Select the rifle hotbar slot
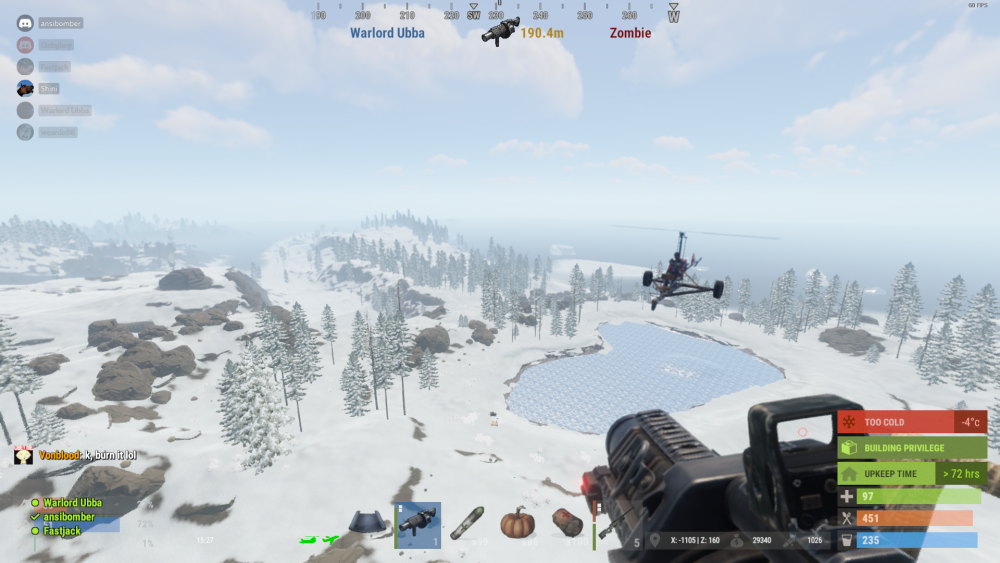The image size is (1000, 563). point(614,524)
